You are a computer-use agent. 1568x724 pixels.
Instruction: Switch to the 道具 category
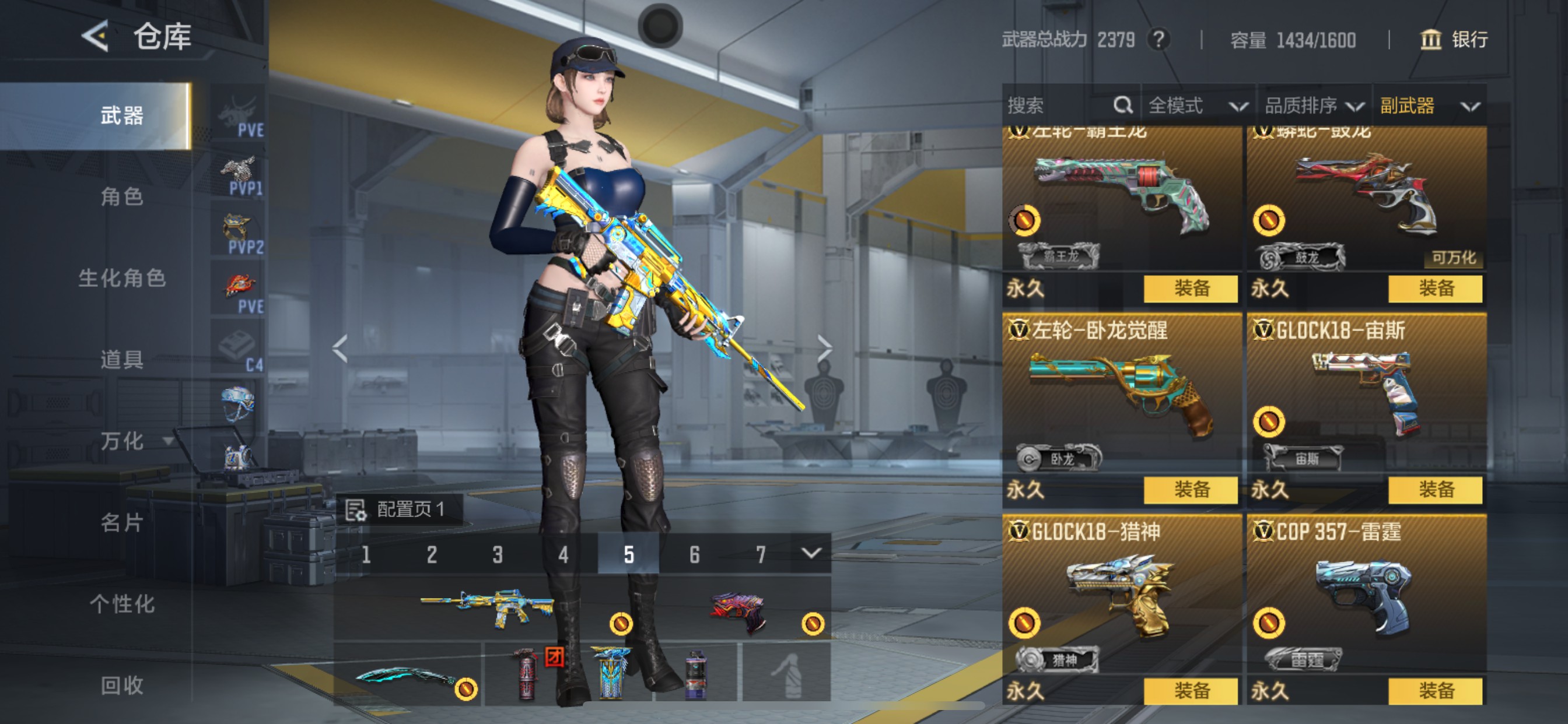(122, 360)
